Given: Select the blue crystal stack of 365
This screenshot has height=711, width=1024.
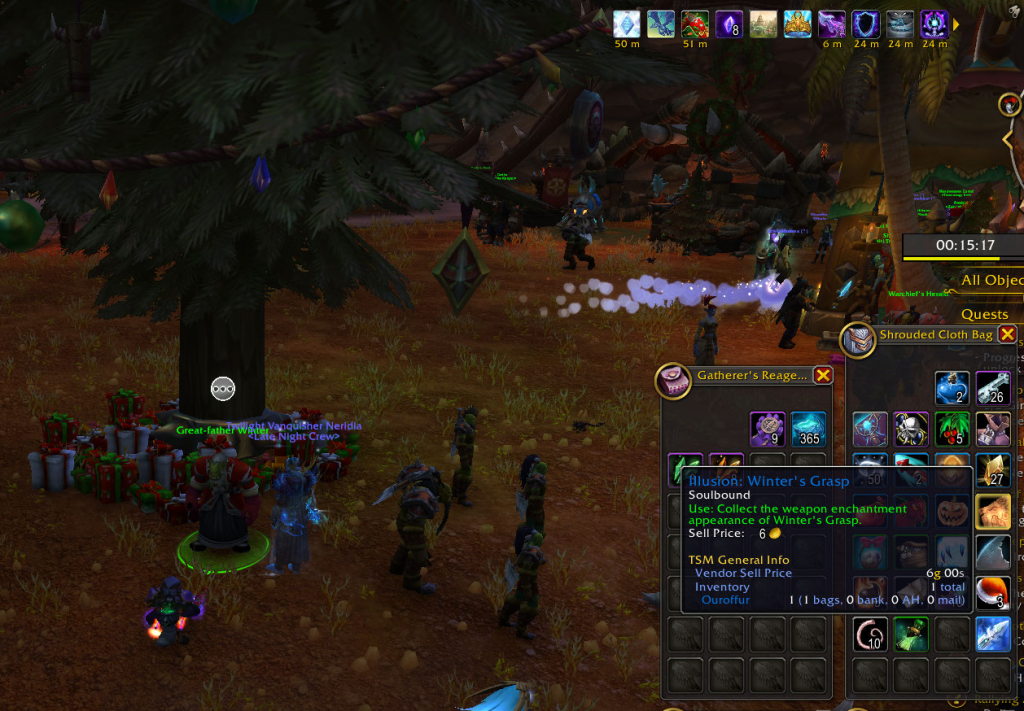Looking at the screenshot, I should point(808,429).
